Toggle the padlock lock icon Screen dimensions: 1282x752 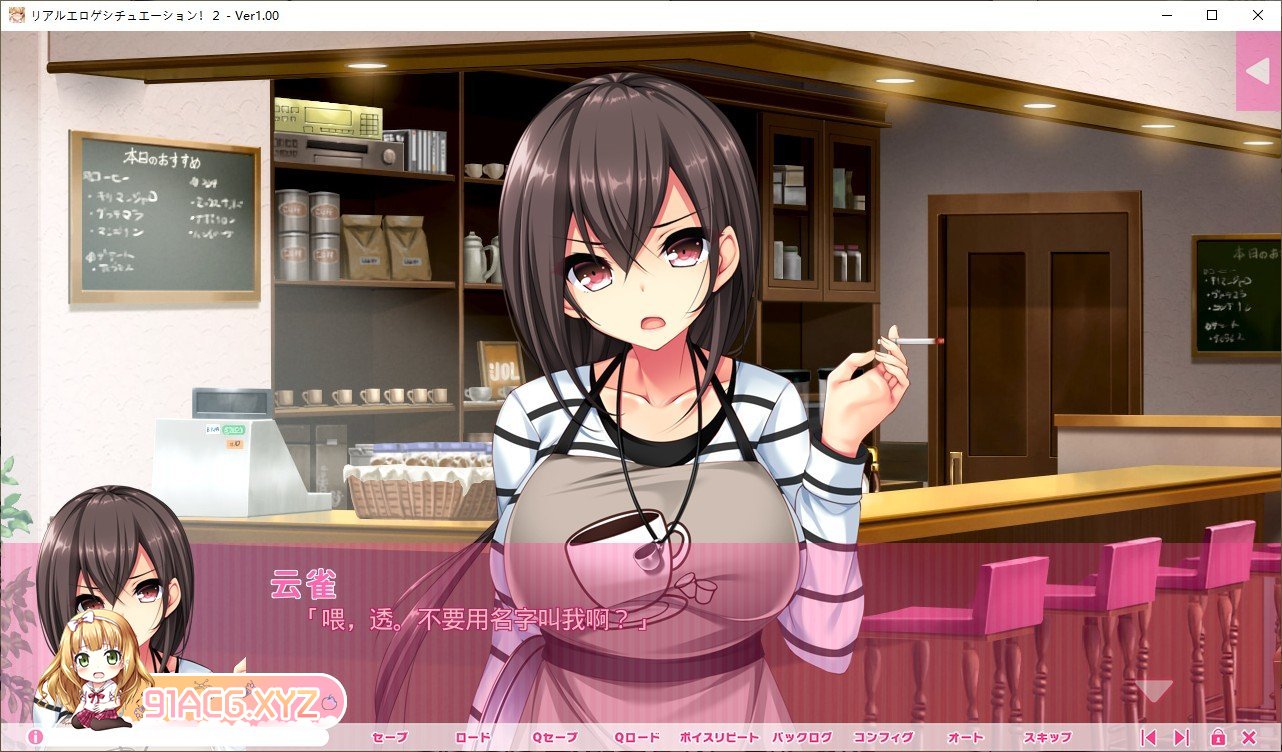click(x=1218, y=738)
